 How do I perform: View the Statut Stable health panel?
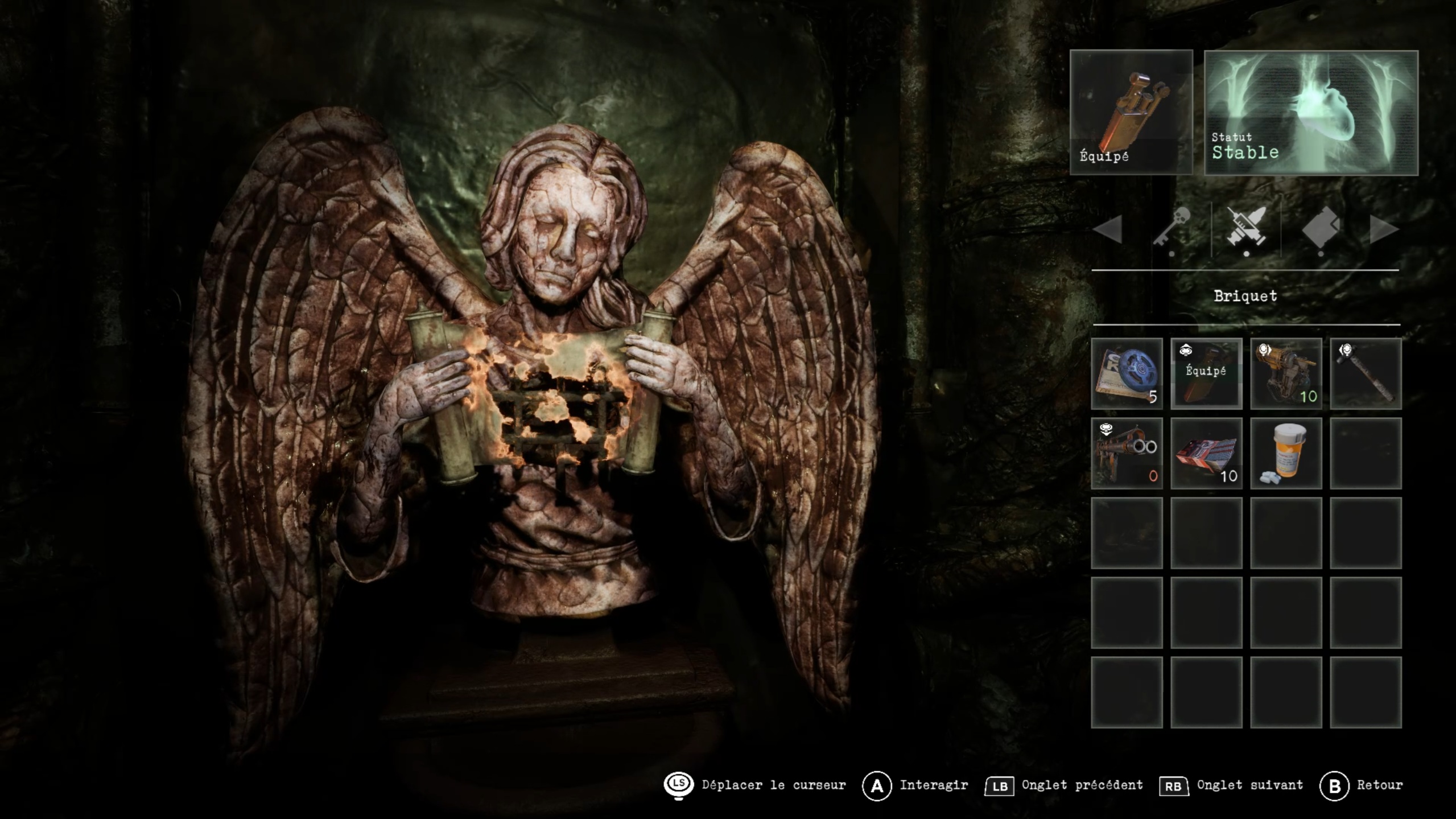tap(1311, 113)
